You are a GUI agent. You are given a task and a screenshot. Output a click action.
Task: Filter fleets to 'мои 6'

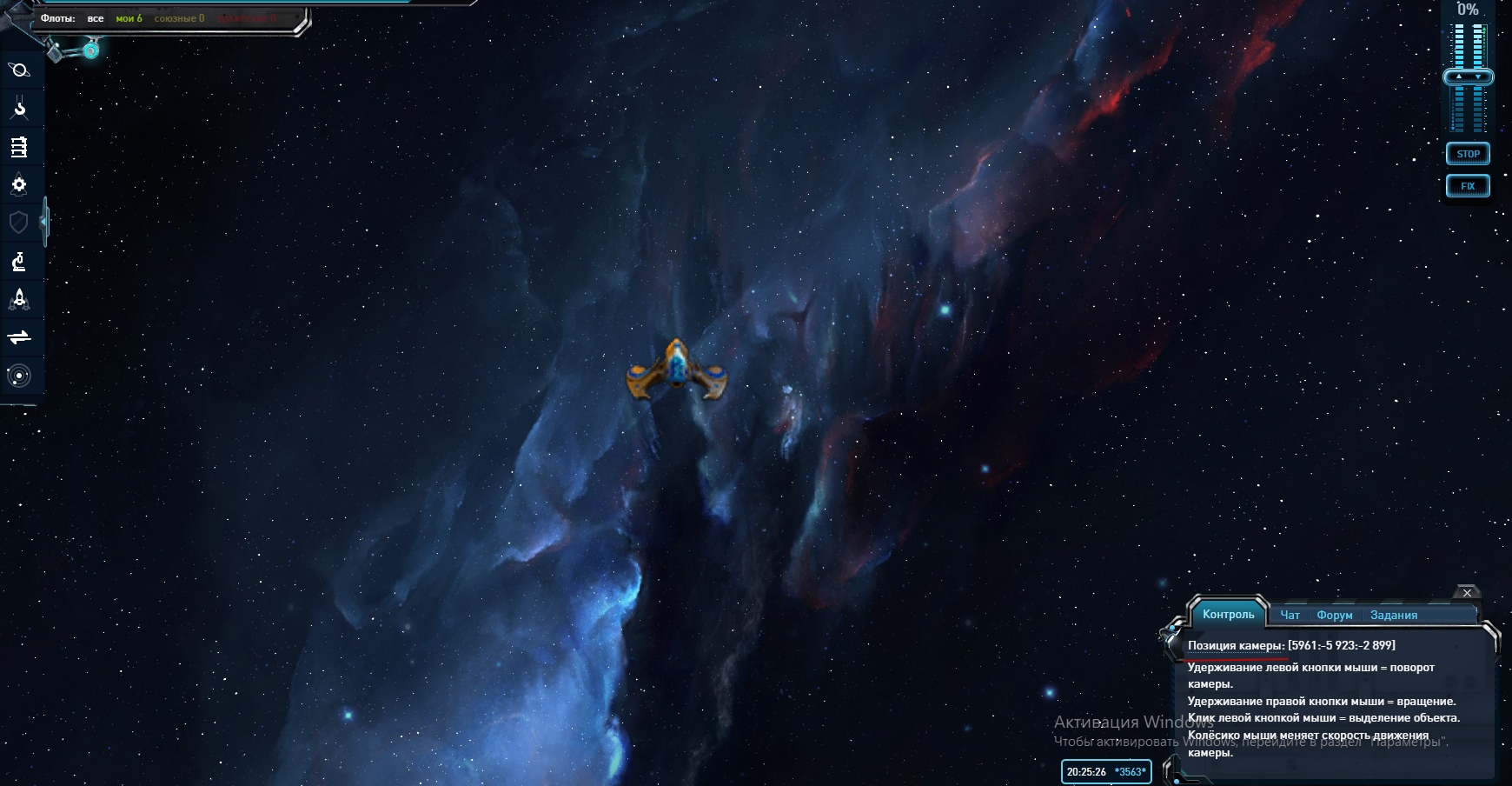point(129,18)
